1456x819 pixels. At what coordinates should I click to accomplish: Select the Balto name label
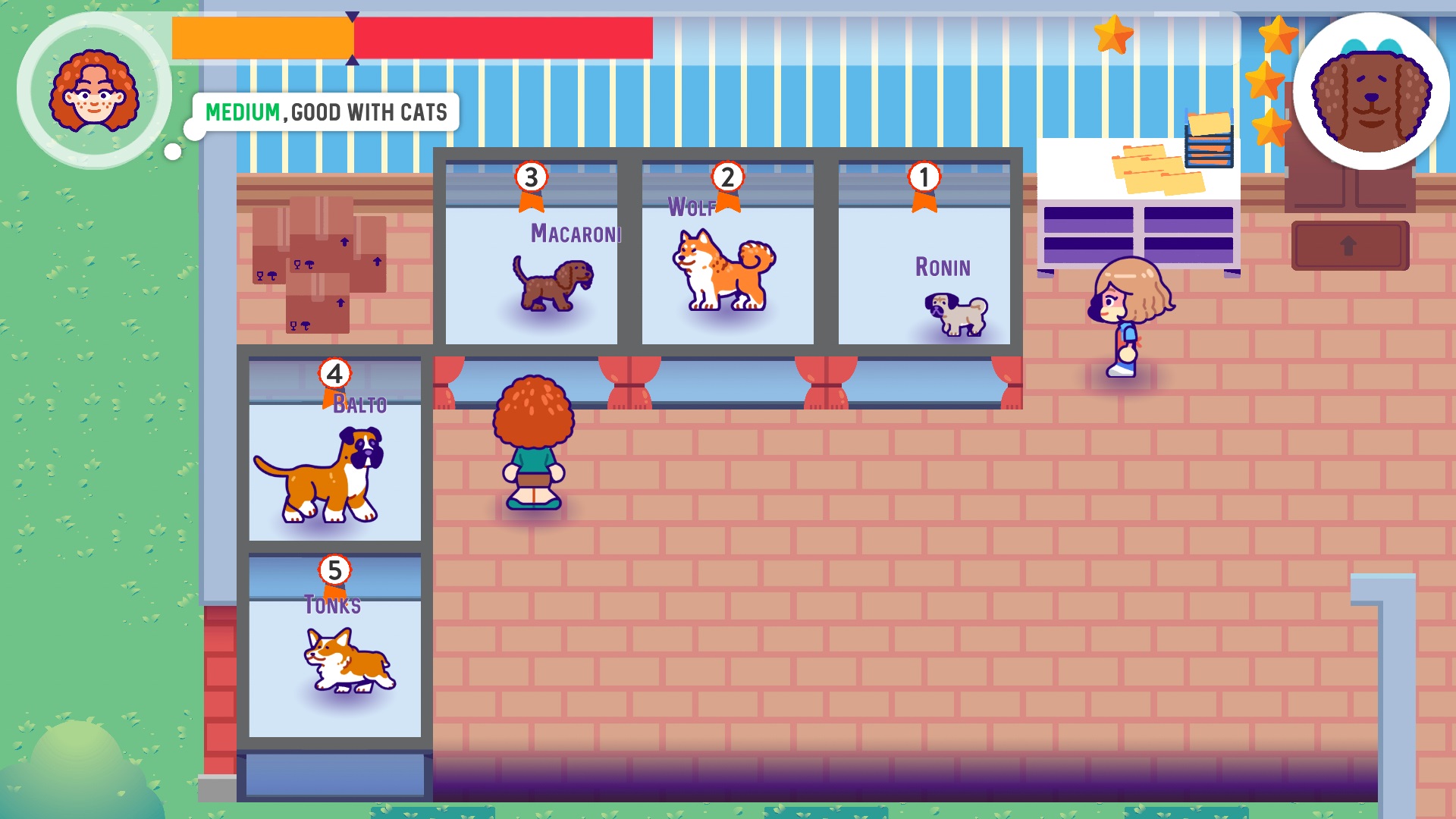point(359,405)
